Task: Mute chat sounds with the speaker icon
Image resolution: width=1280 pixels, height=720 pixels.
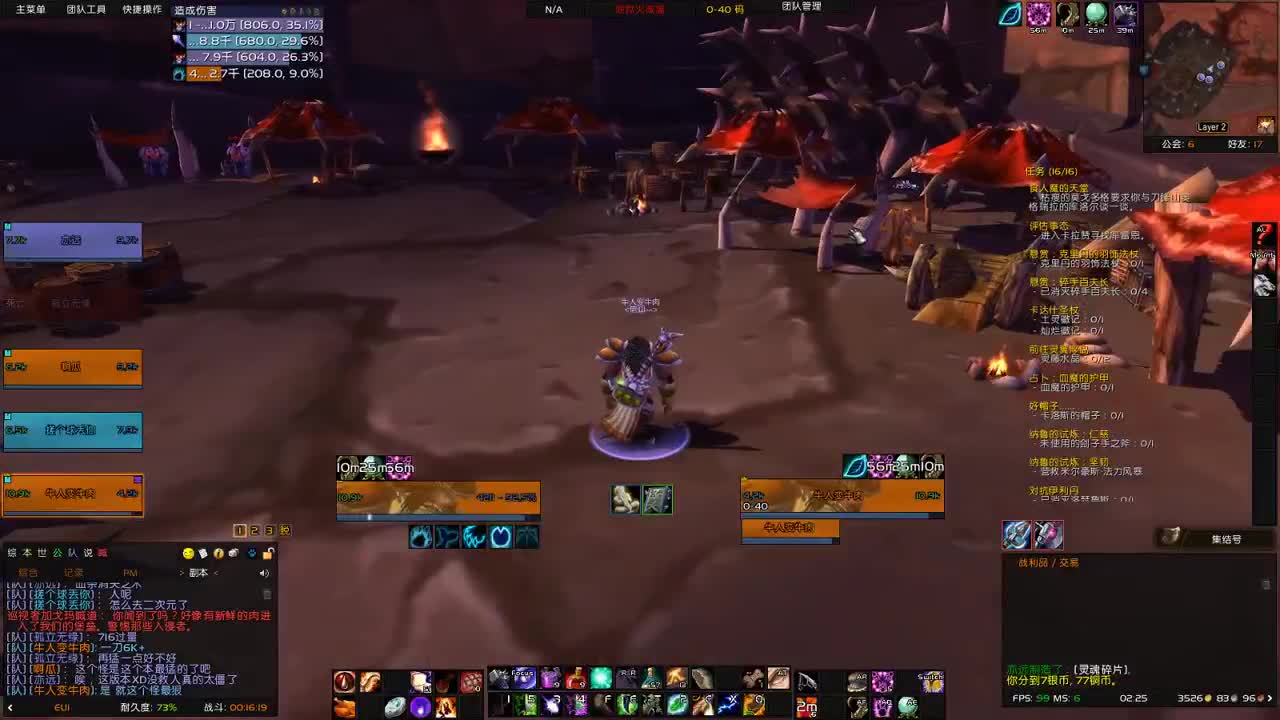Action: [x=264, y=573]
